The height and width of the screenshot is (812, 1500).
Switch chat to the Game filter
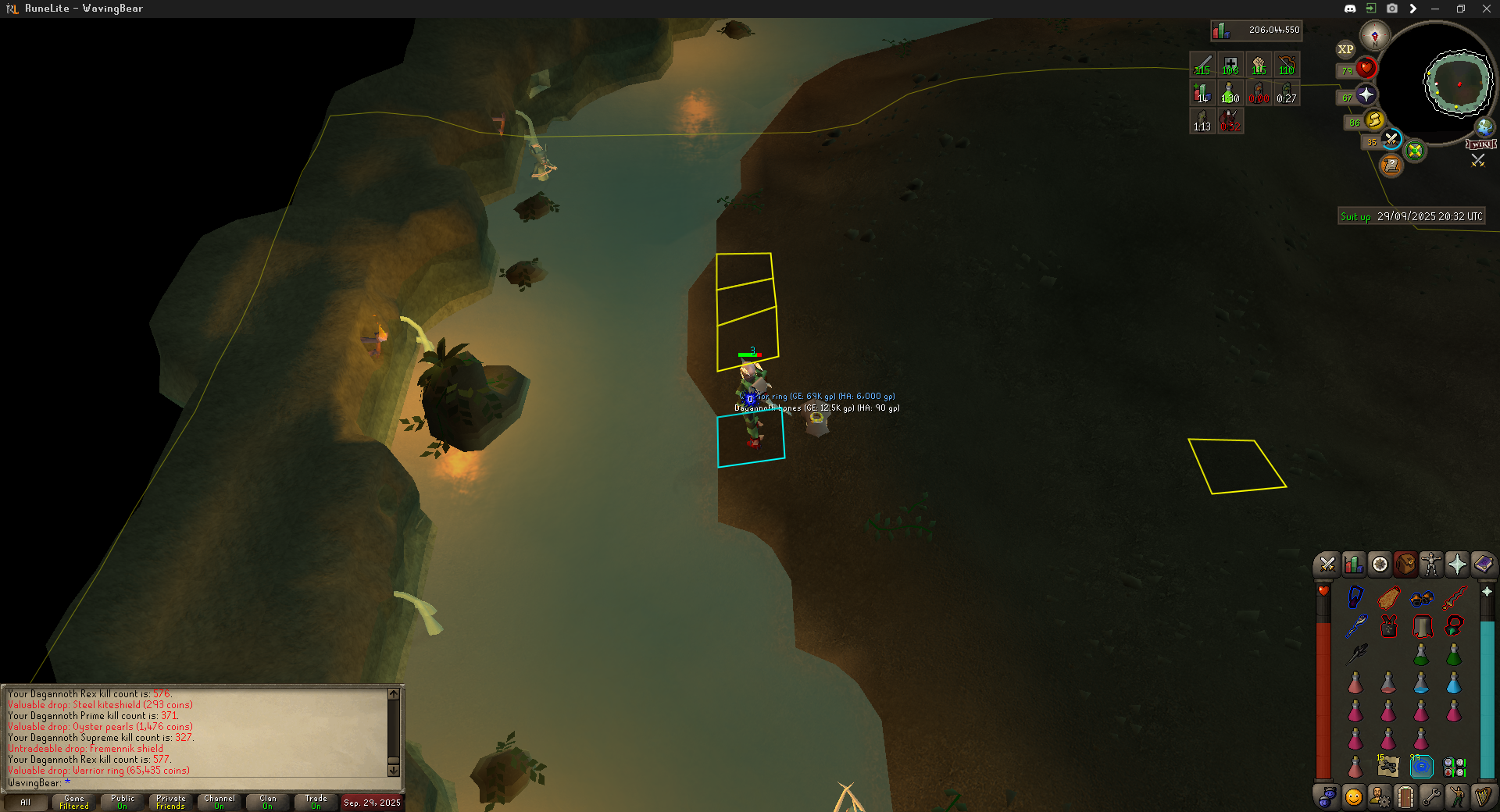[74, 802]
